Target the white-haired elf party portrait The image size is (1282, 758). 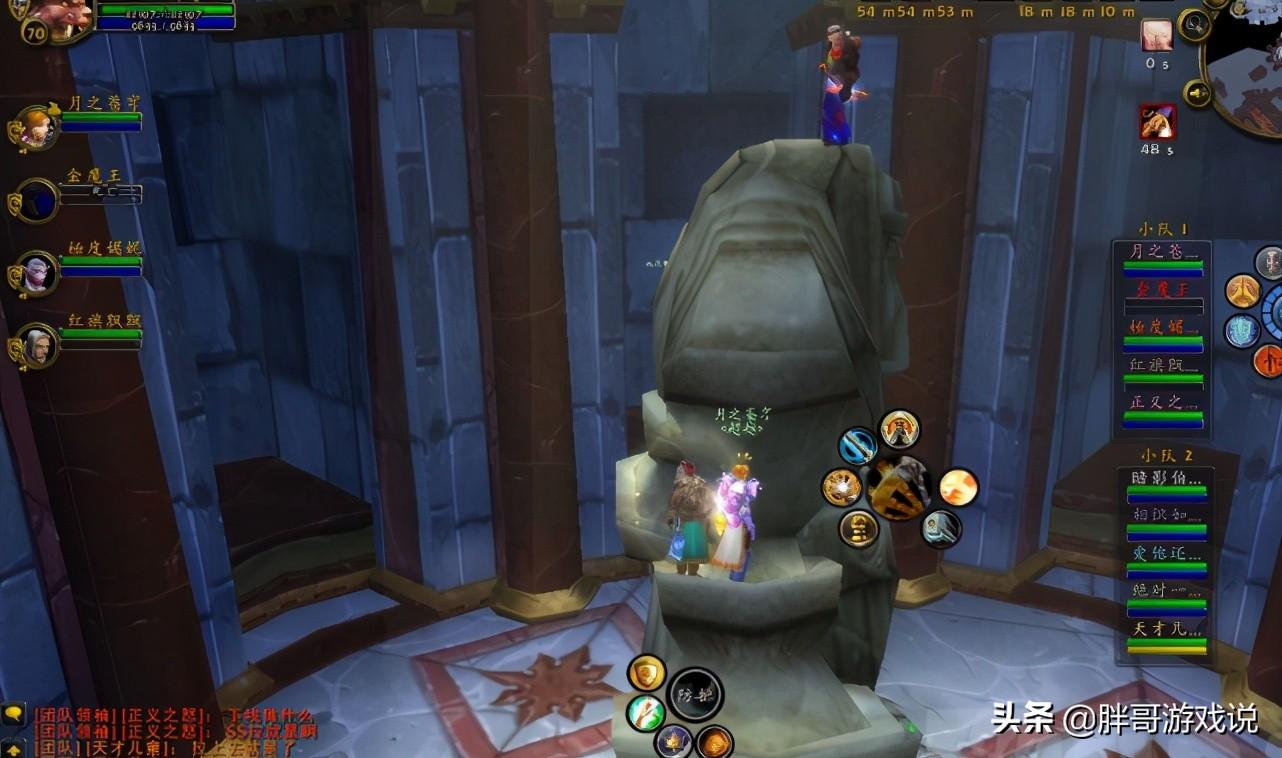coord(37,273)
